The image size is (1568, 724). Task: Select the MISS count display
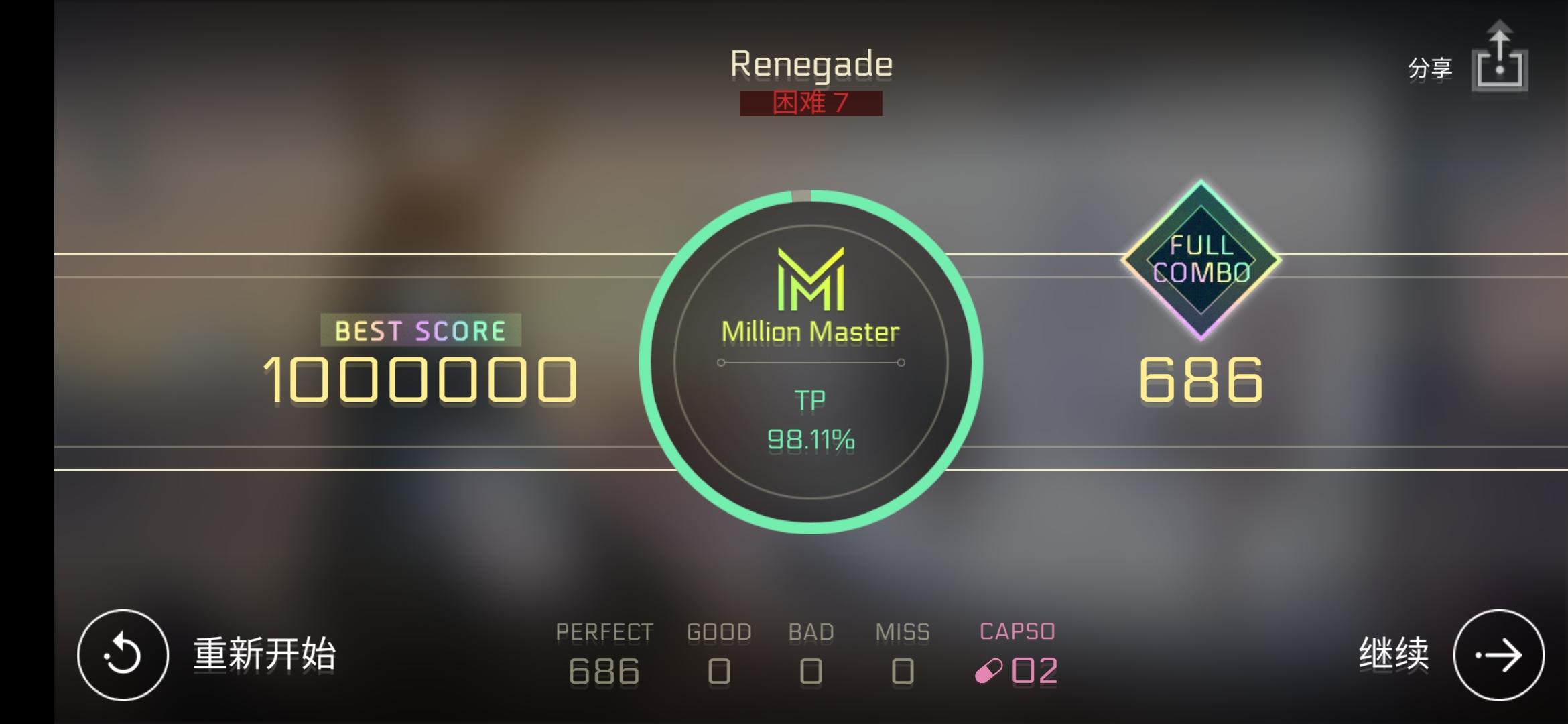click(904, 671)
